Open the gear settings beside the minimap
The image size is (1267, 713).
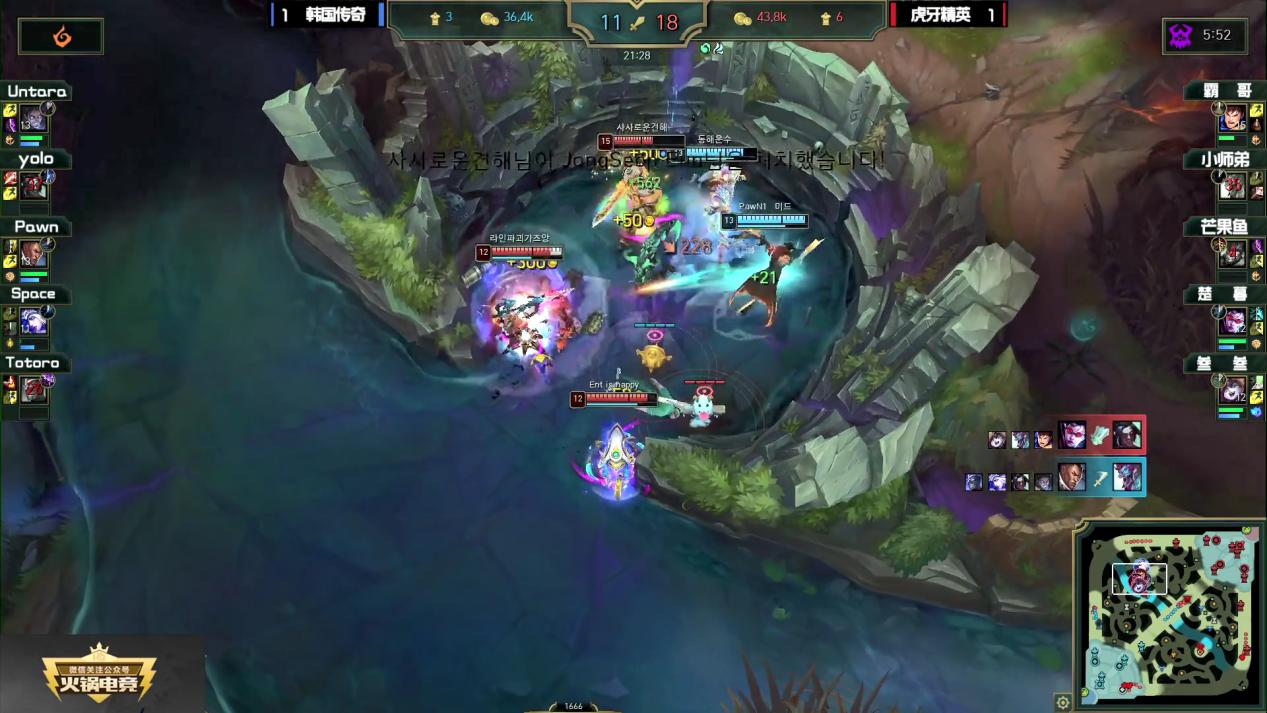tap(1063, 702)
